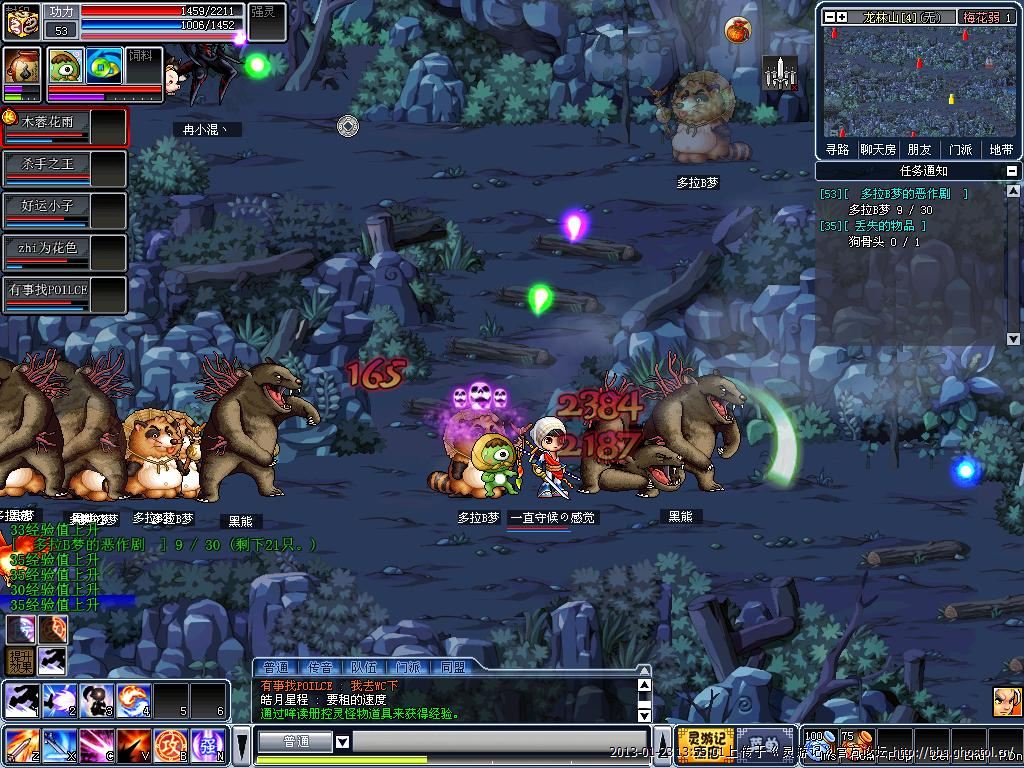
Task: Collapse the 任务通知 quest notification panel
Action: point(1012,171)
